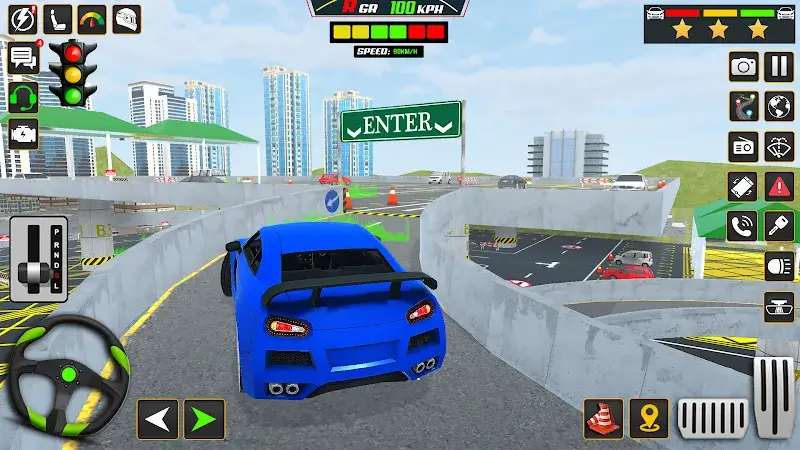The image size is (800, 450).
Task: Activate the windshield wipers
Action: coord(779,146)
